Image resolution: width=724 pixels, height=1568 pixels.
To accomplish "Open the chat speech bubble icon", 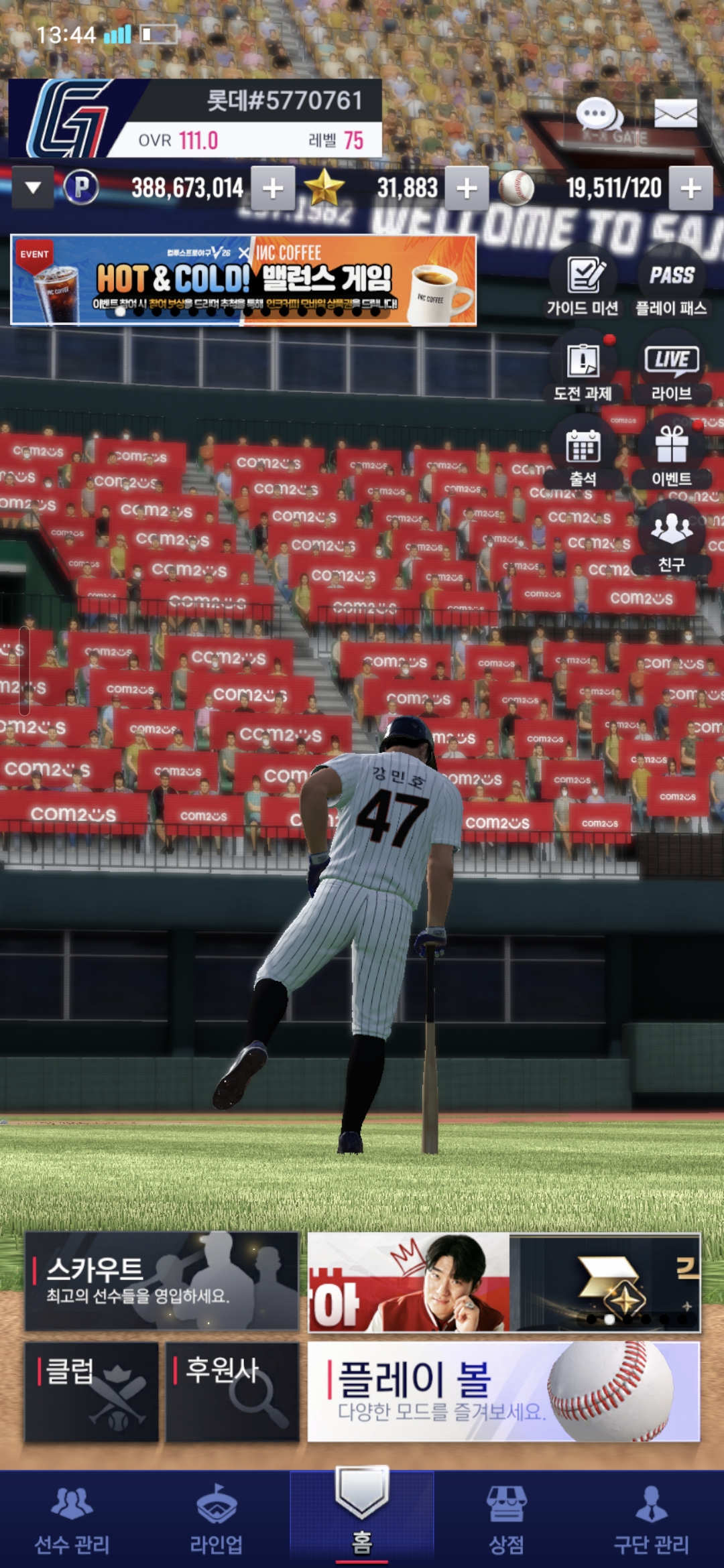I will [599, 115].
